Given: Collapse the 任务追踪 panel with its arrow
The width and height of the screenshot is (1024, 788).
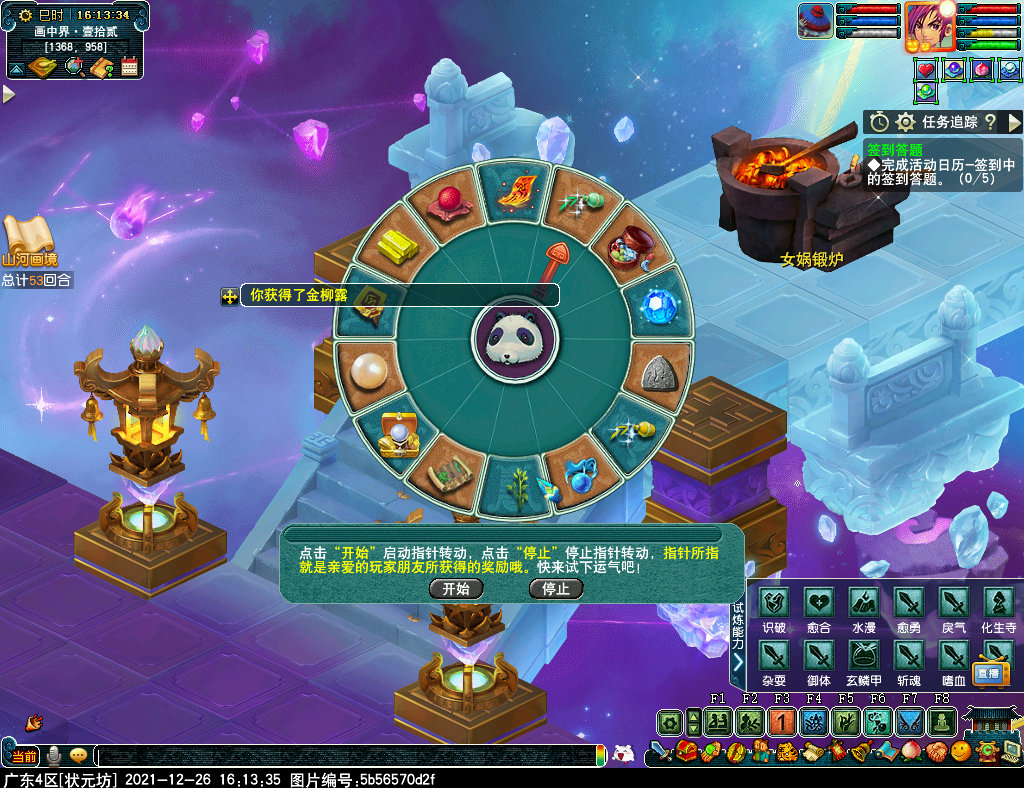Looking at the screenshot, I should point(1014,122).
